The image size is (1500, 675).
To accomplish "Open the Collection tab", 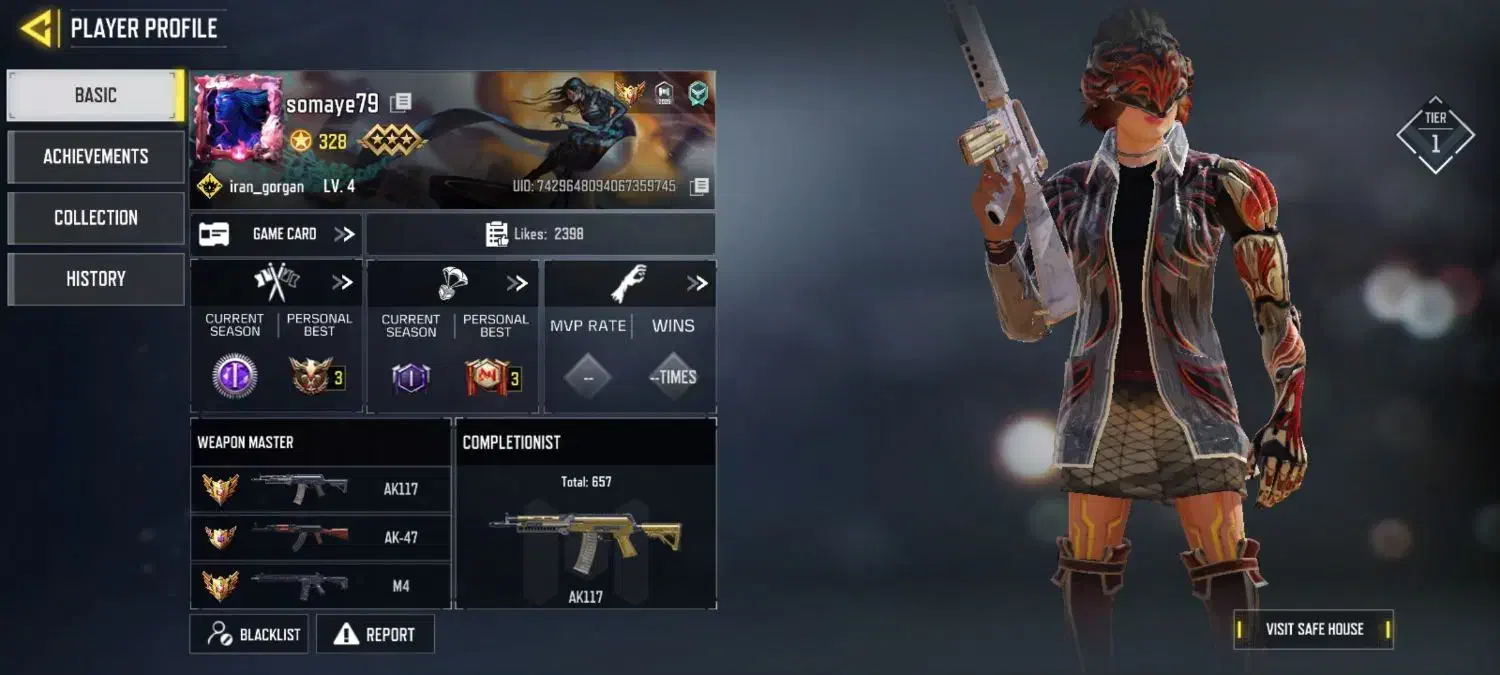I will [x=96, y=218].
